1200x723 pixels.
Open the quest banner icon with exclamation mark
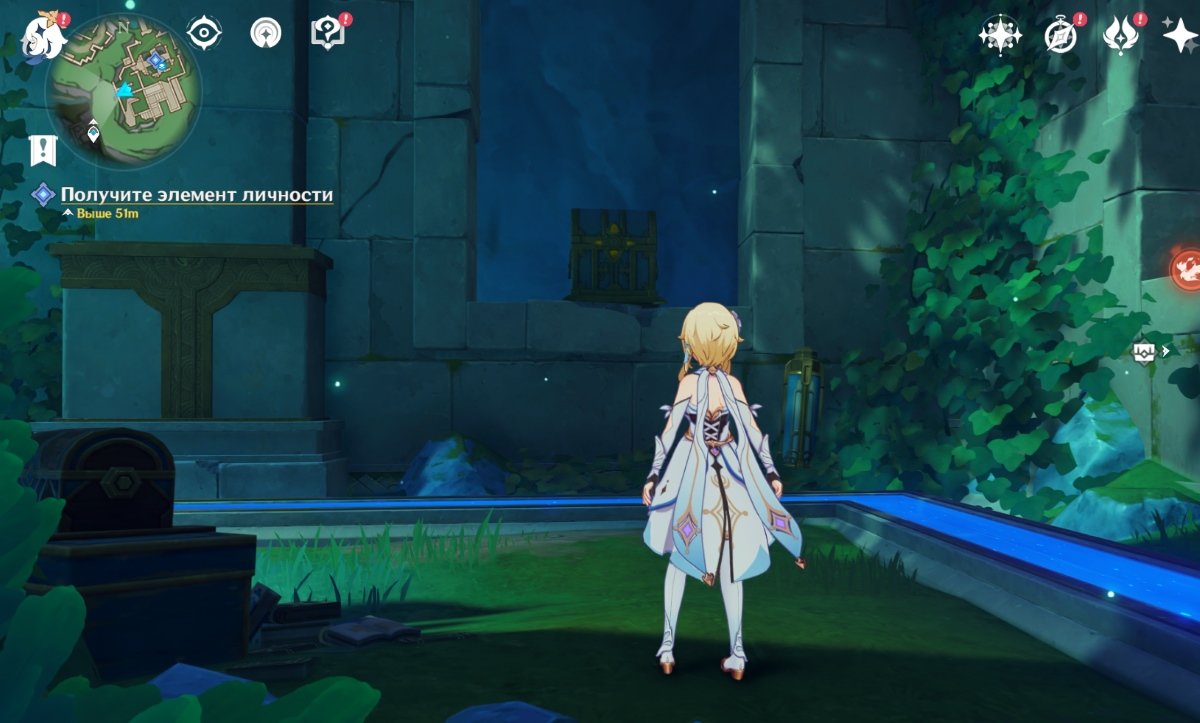pyautogui.click(x=43, y=150)
